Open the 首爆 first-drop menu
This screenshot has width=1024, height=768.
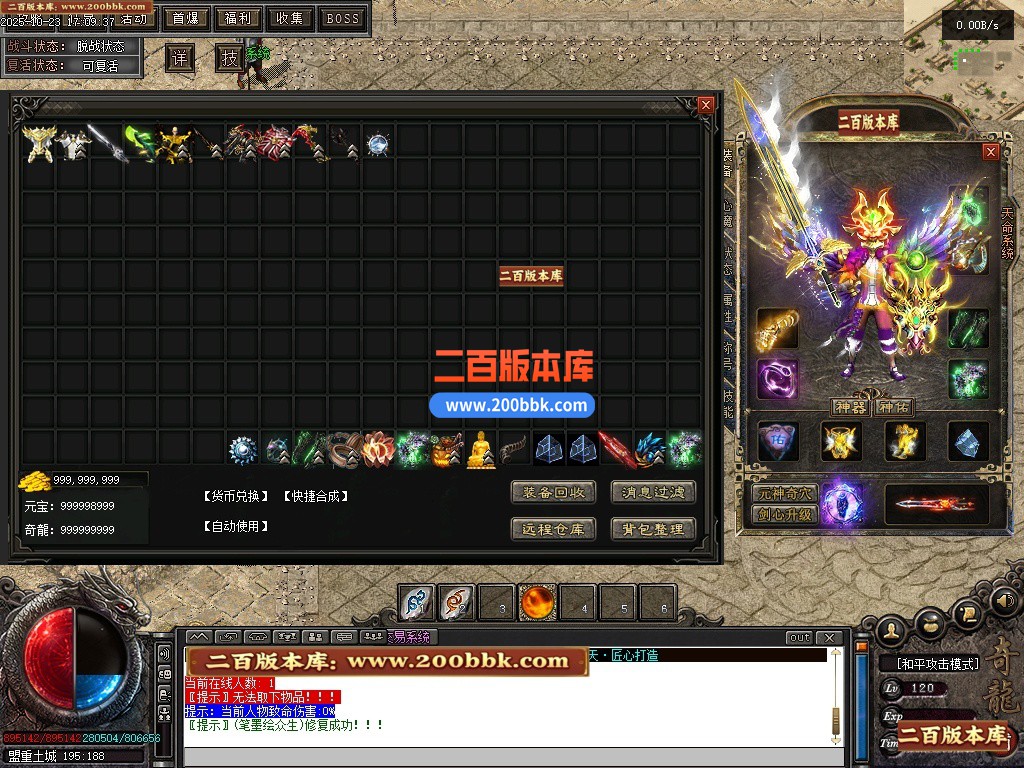point(185,18)
